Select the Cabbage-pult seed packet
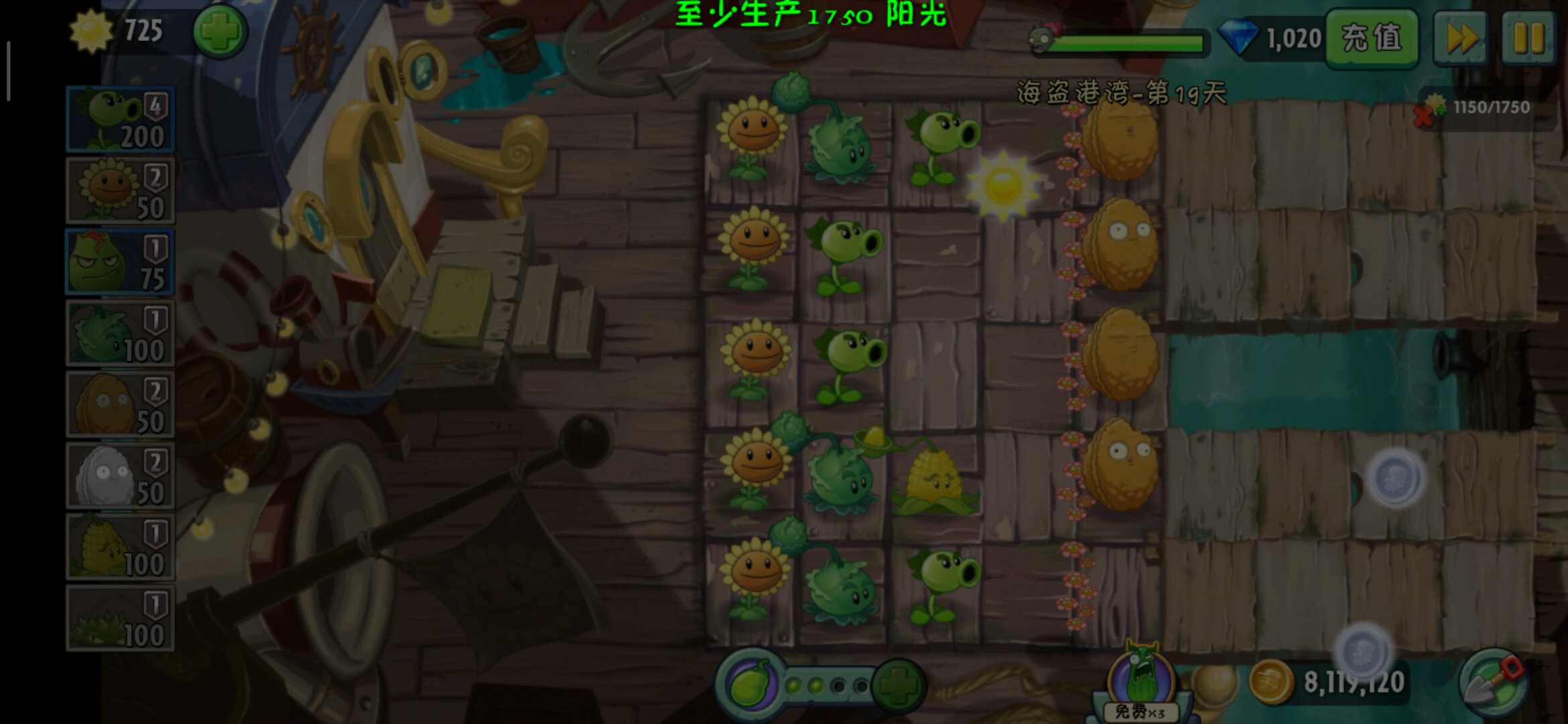This screenshot has height=724, width=1568. pyautogui.click(x=121, y=333)
